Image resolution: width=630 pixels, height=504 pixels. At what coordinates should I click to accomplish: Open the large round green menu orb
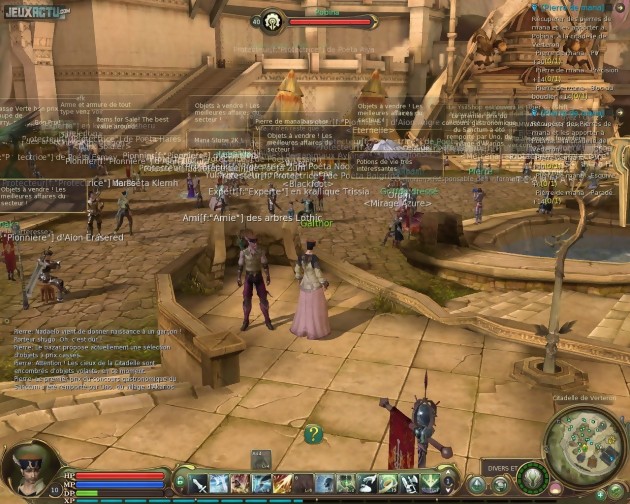tap(532, 478)
